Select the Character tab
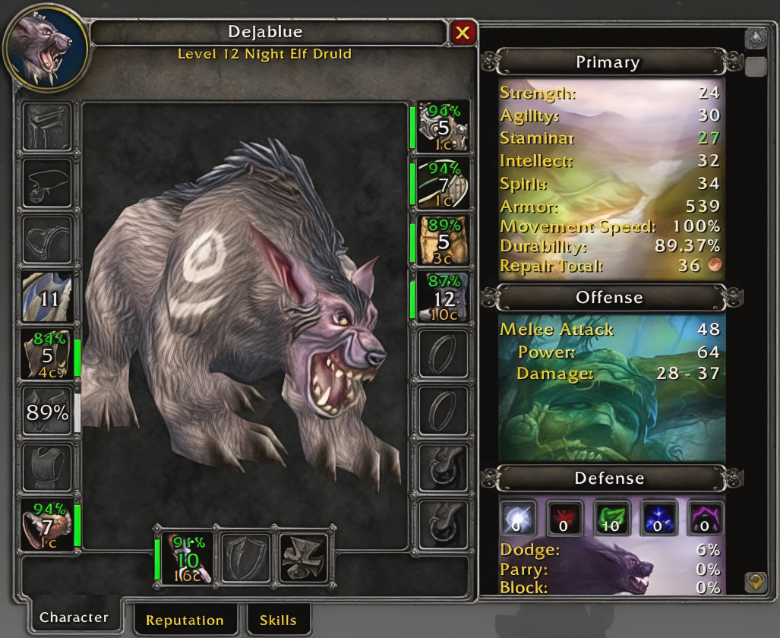 (73, 618)
